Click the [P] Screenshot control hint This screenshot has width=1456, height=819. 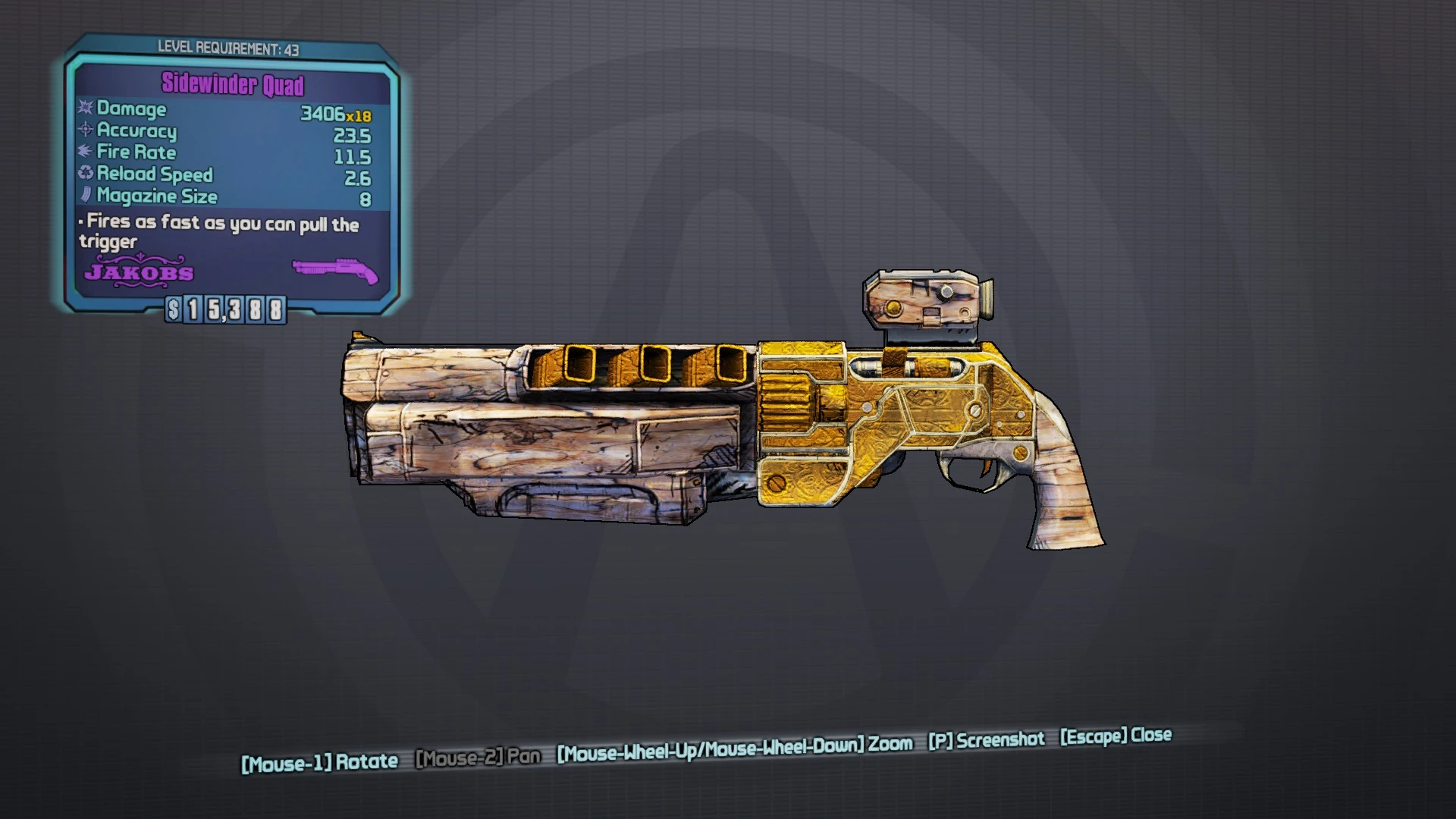[986, 739]
